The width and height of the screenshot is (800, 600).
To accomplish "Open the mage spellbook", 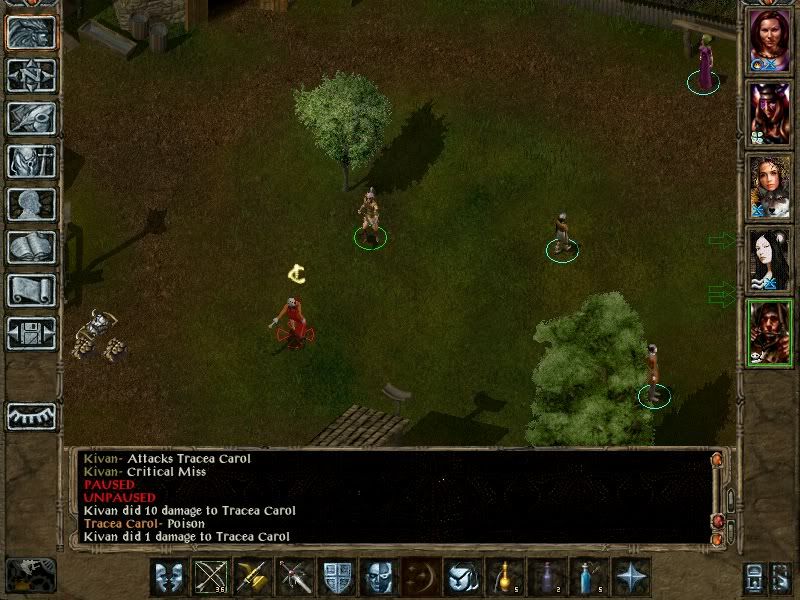I will click(x=31, y=247).
